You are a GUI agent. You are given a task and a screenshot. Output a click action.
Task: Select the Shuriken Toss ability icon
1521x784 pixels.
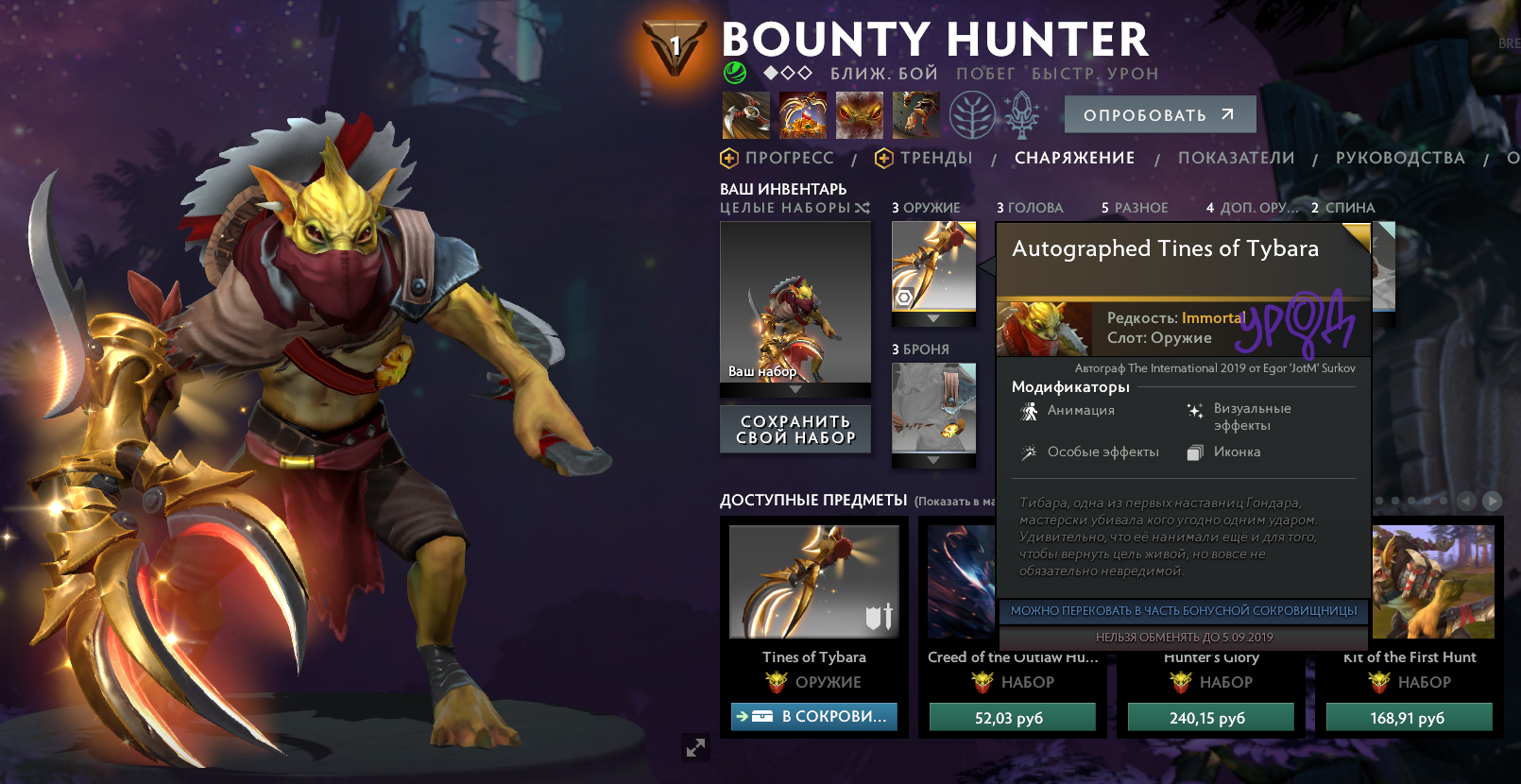[x=747, y=113]
